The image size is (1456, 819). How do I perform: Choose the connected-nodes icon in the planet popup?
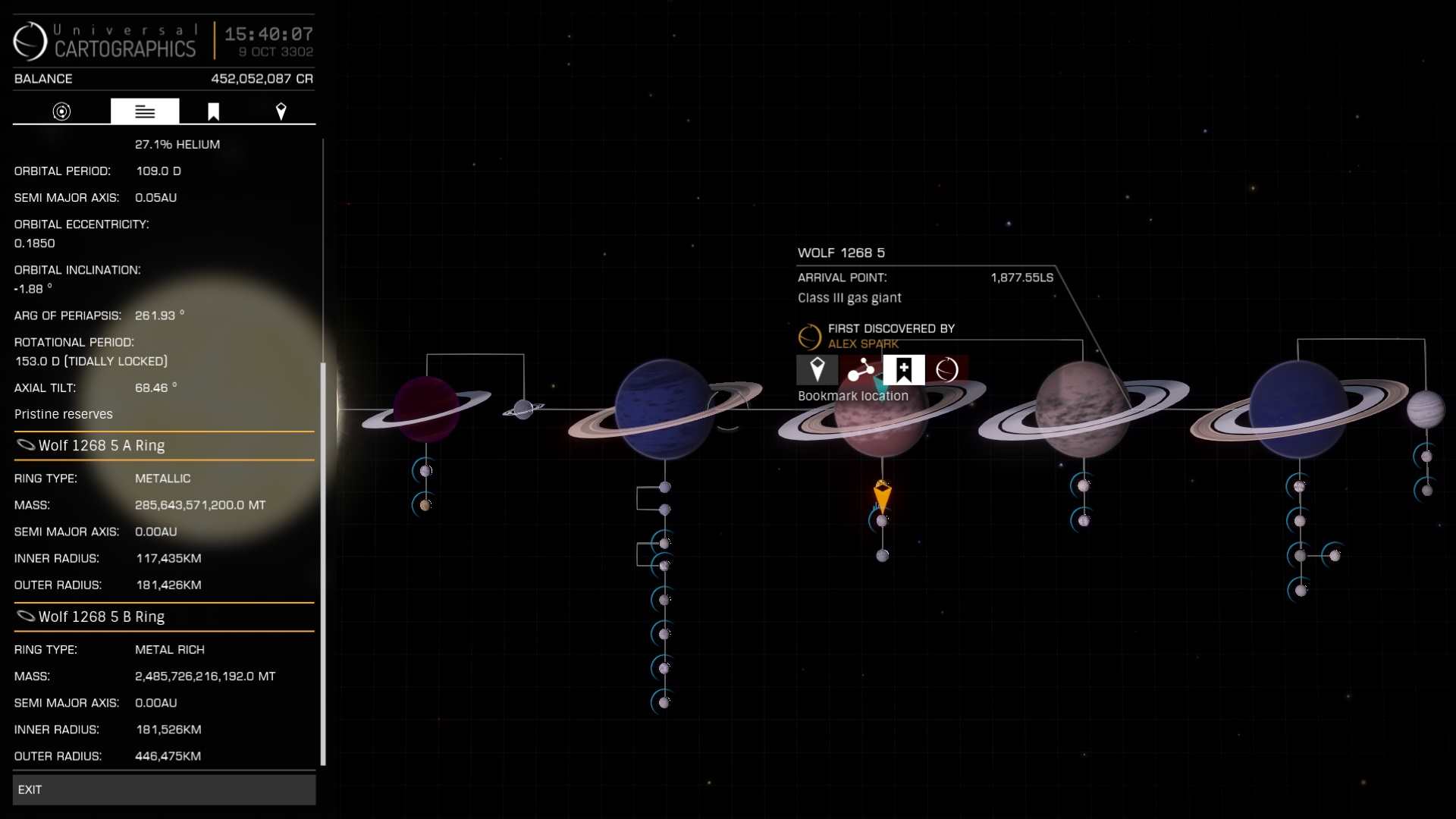(861, 370)
